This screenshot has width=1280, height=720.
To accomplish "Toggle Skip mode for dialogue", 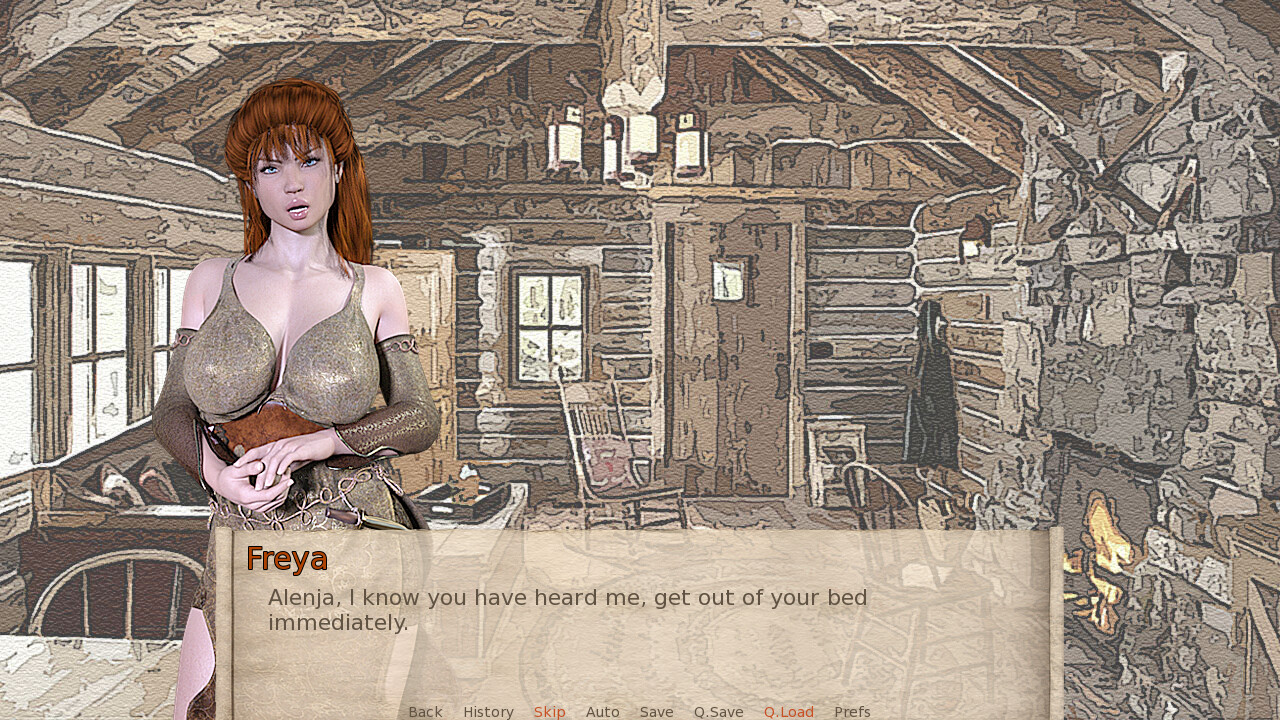I will point(549,712).
